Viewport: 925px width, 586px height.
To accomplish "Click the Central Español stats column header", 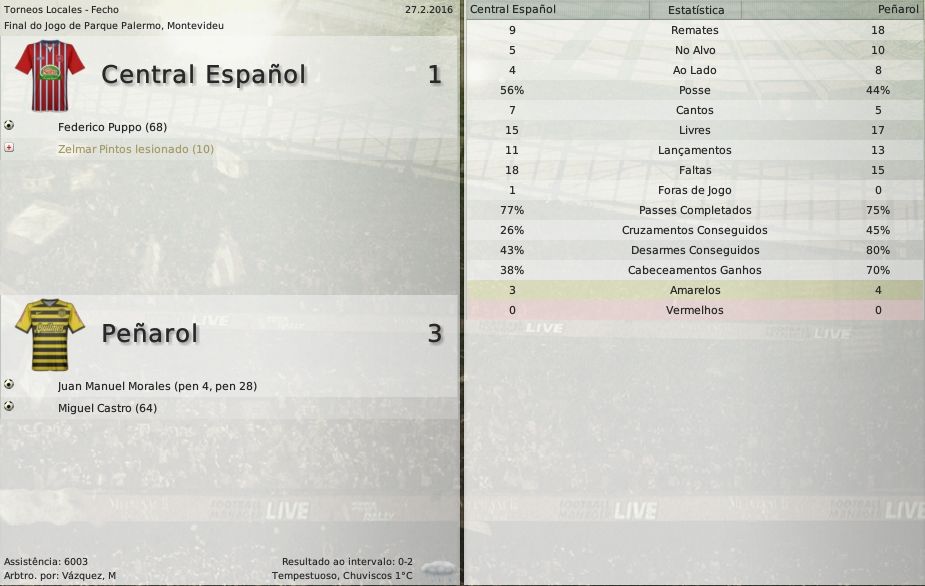I will pyautogui.click(x=513, y=9).
